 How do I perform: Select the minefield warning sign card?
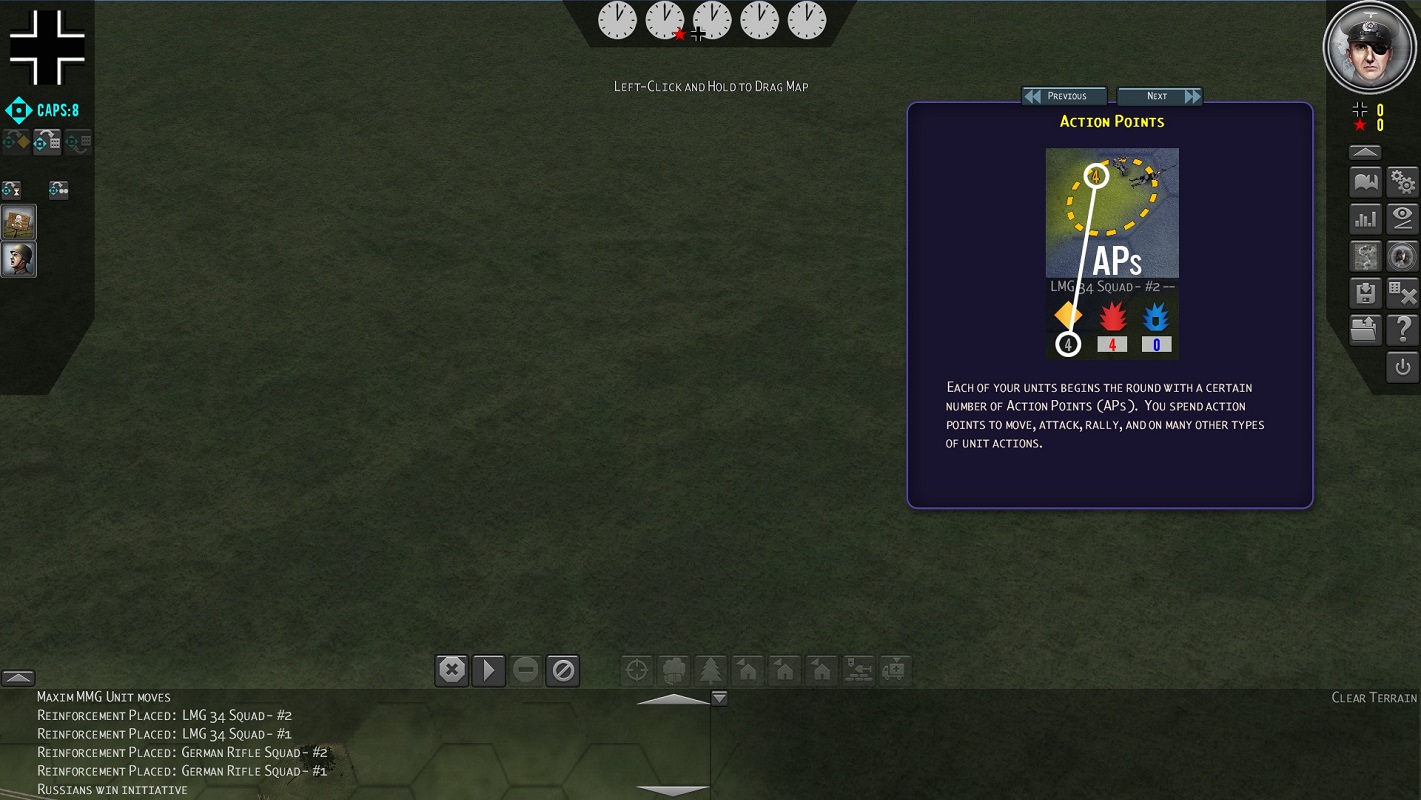18,222
